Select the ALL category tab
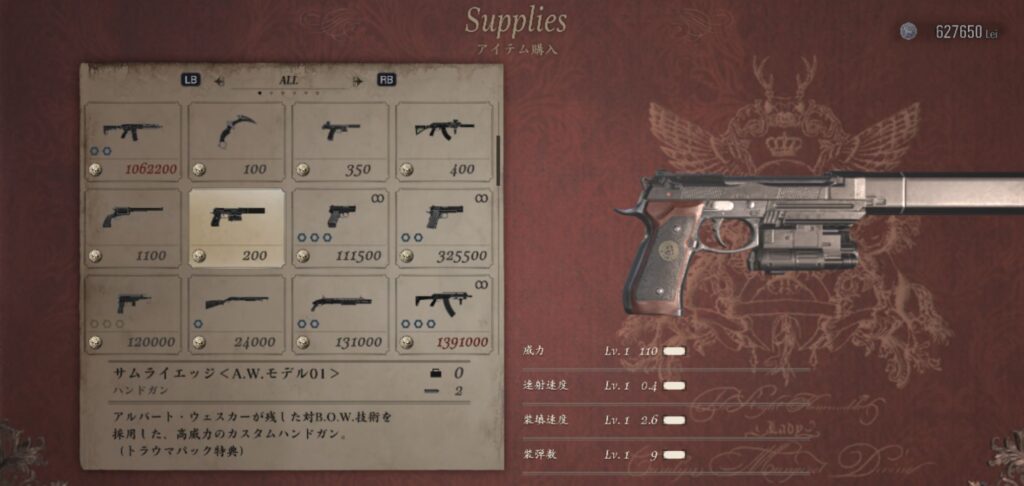Screen dimensions: 1024x486 click(x=288, y=79)
